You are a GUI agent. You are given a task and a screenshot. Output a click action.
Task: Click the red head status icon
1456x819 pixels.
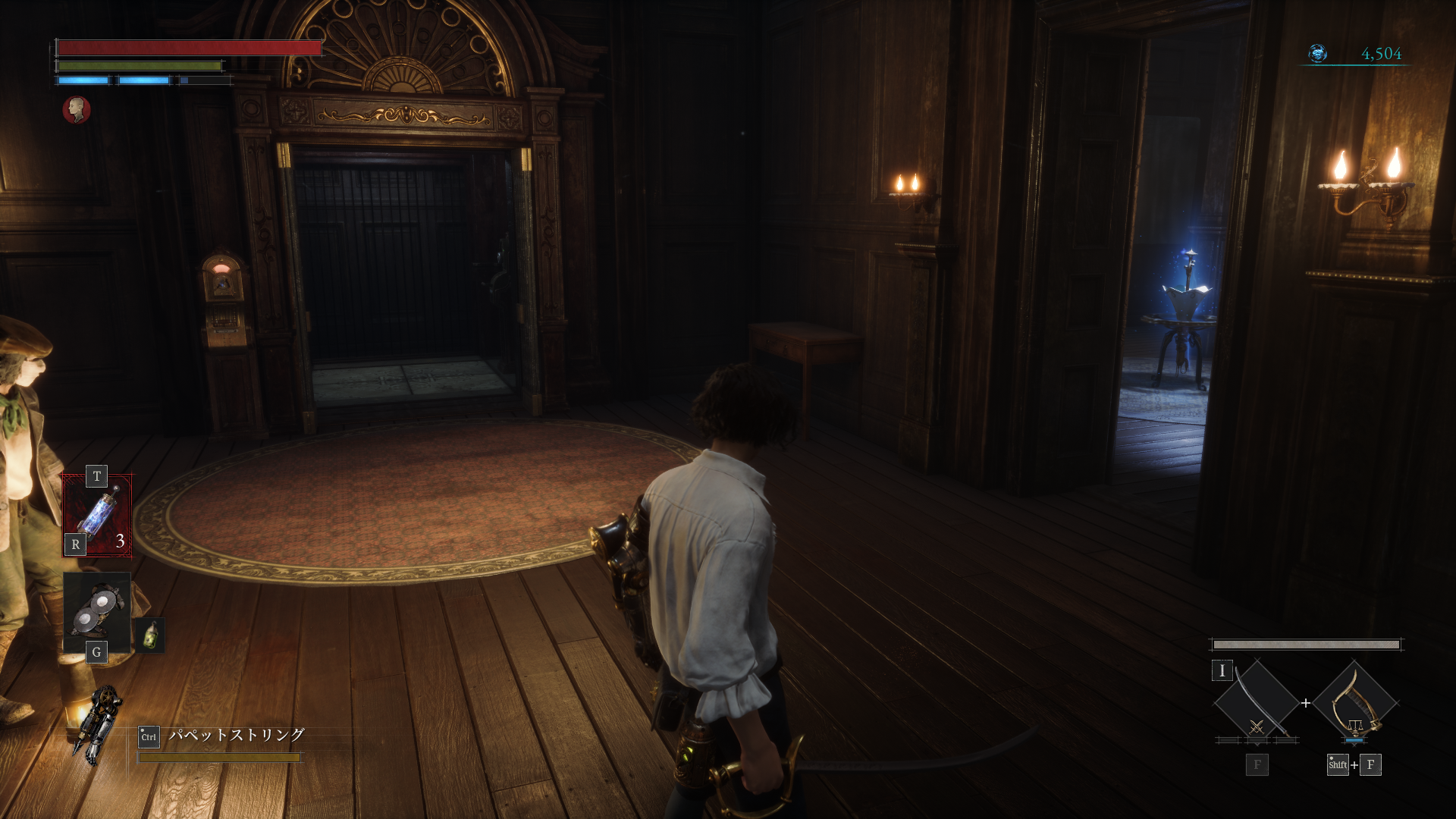[76, 110]
